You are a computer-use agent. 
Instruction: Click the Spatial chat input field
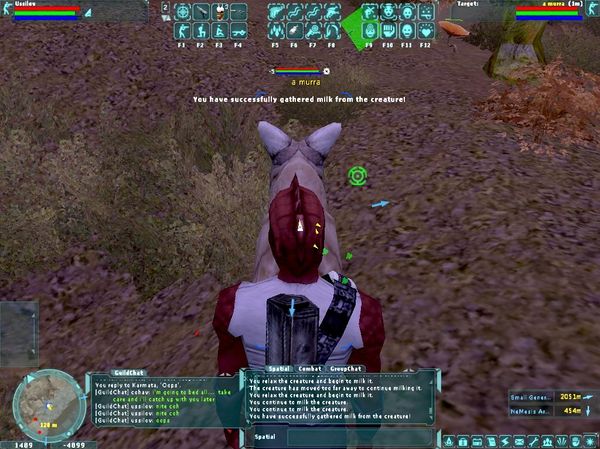click(340, 437)
